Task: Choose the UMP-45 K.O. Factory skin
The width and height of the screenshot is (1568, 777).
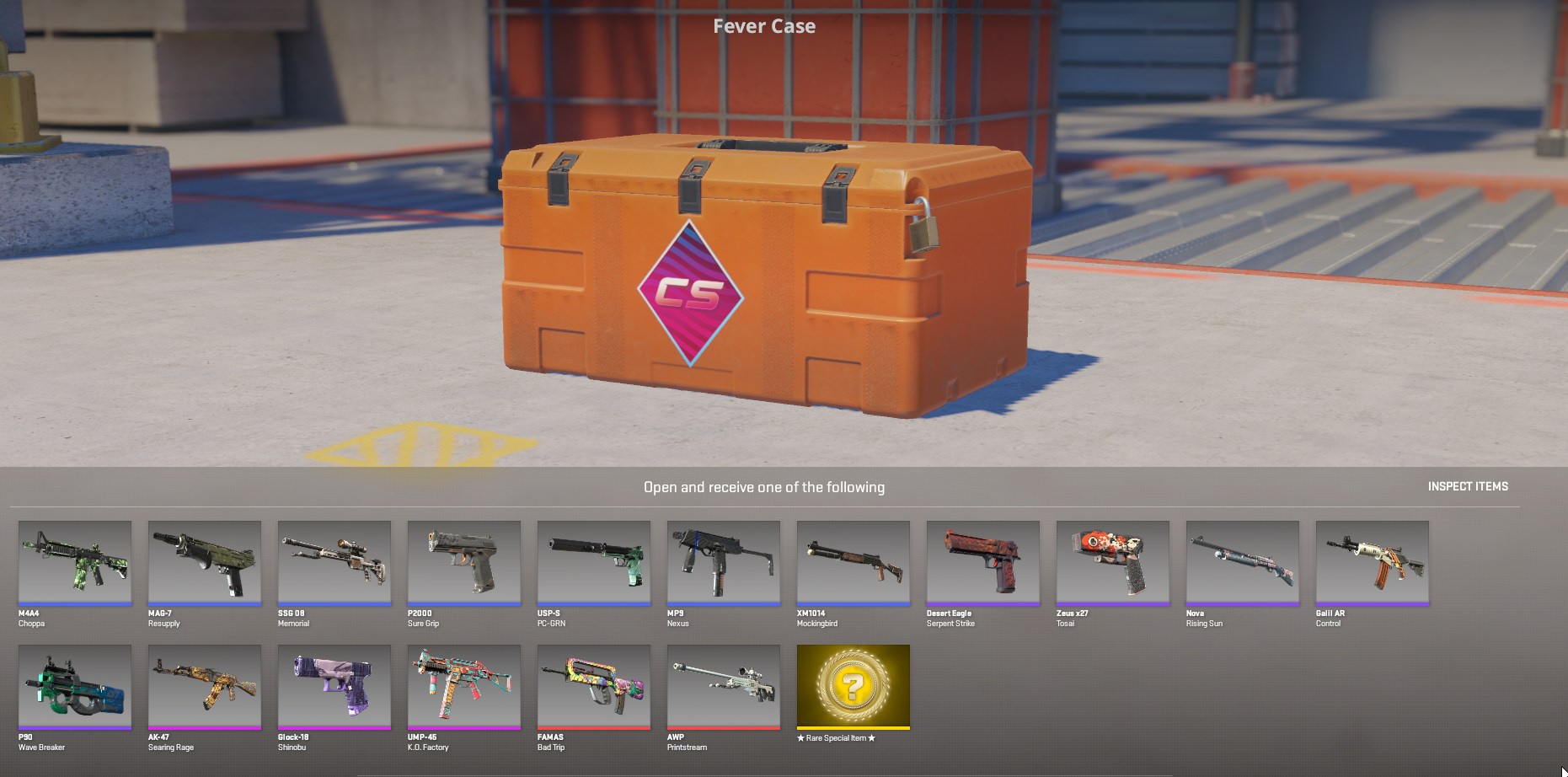Action: [x=464, y=686]
